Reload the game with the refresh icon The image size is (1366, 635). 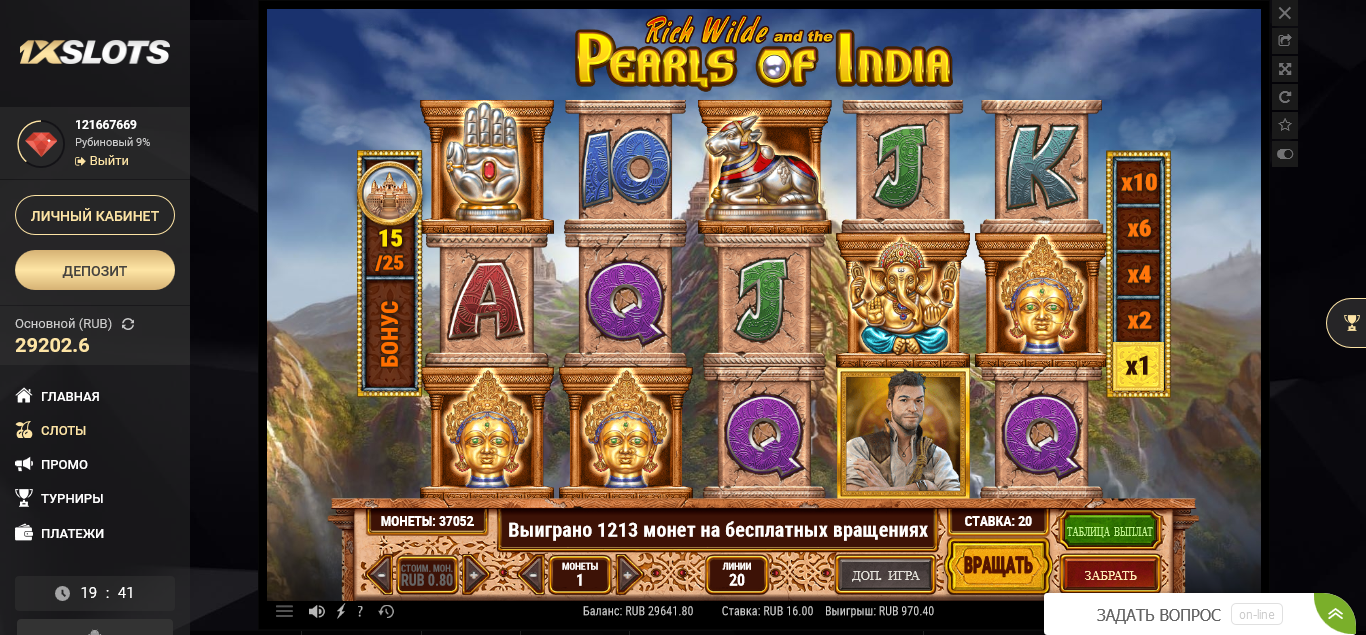[x=1285, y=97]
